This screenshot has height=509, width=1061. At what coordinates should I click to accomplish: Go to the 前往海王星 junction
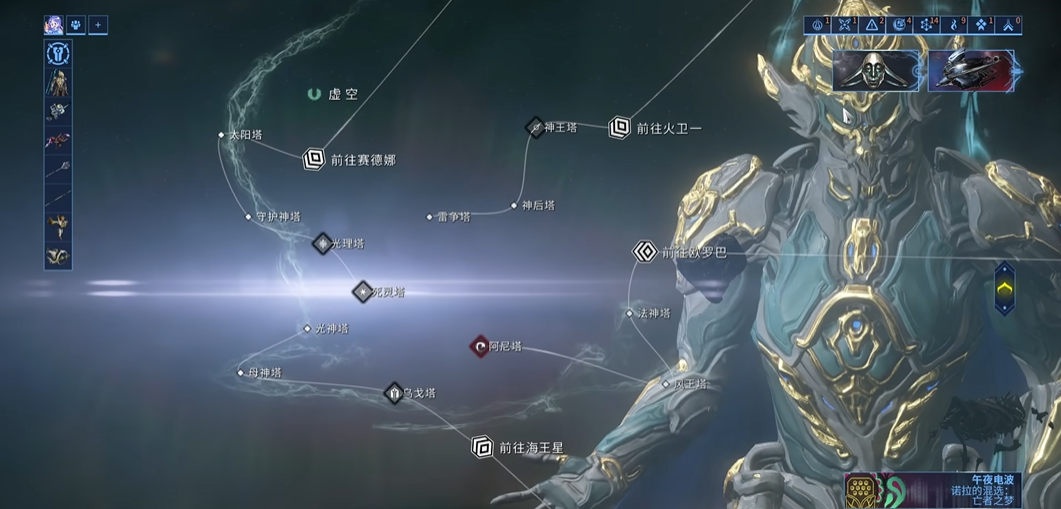click(483, 447)
